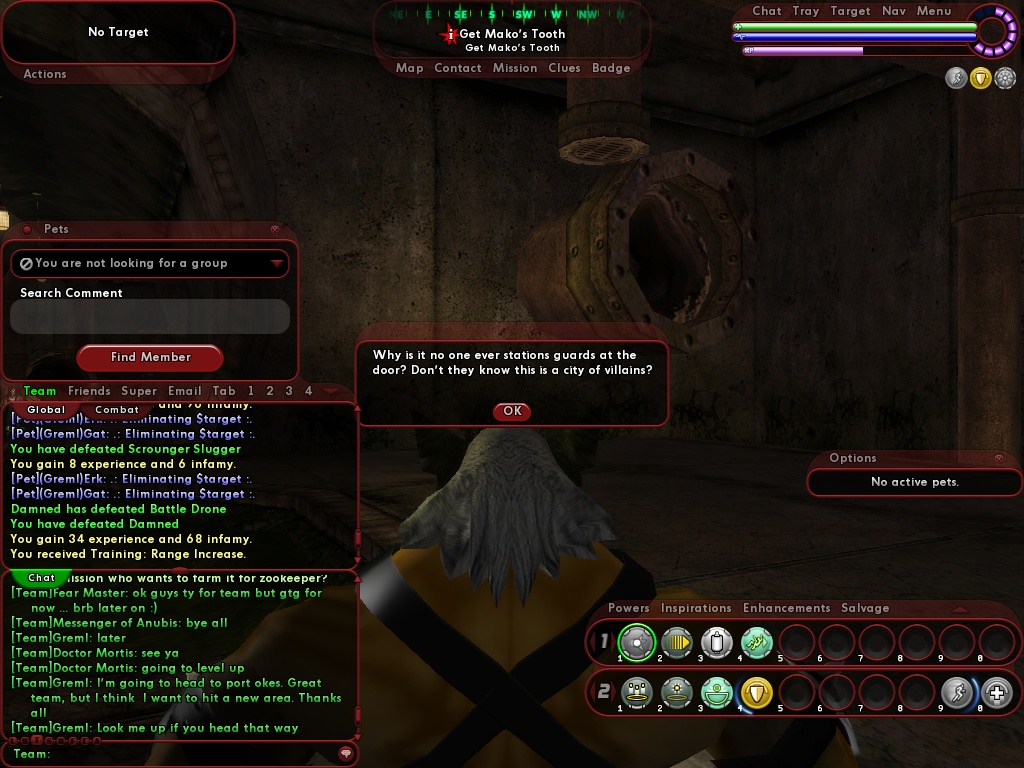Switch to the Email tab
Image resolution: width=1024 pixels, height=768 pixels.
point(185,391)
